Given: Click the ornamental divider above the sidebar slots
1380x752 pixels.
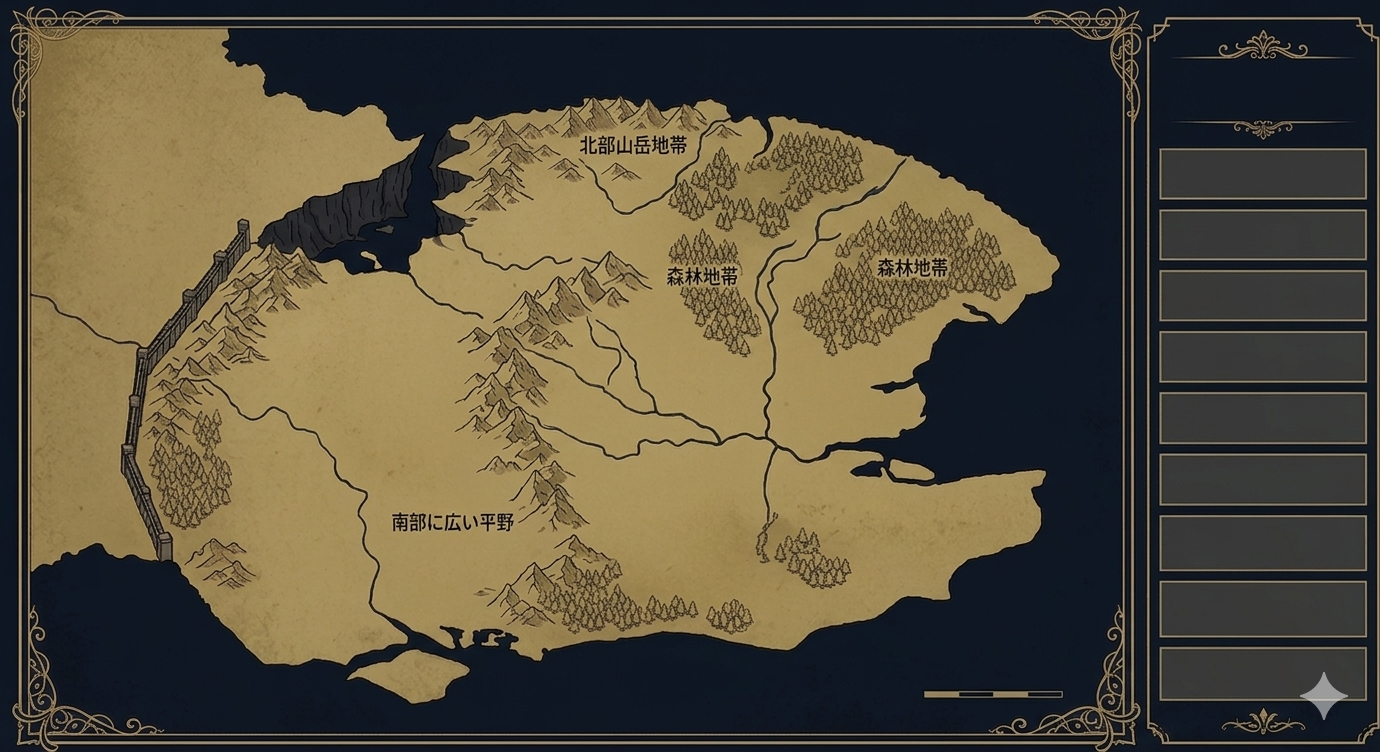Looking at the screenshot, I should click(1262, 127).
